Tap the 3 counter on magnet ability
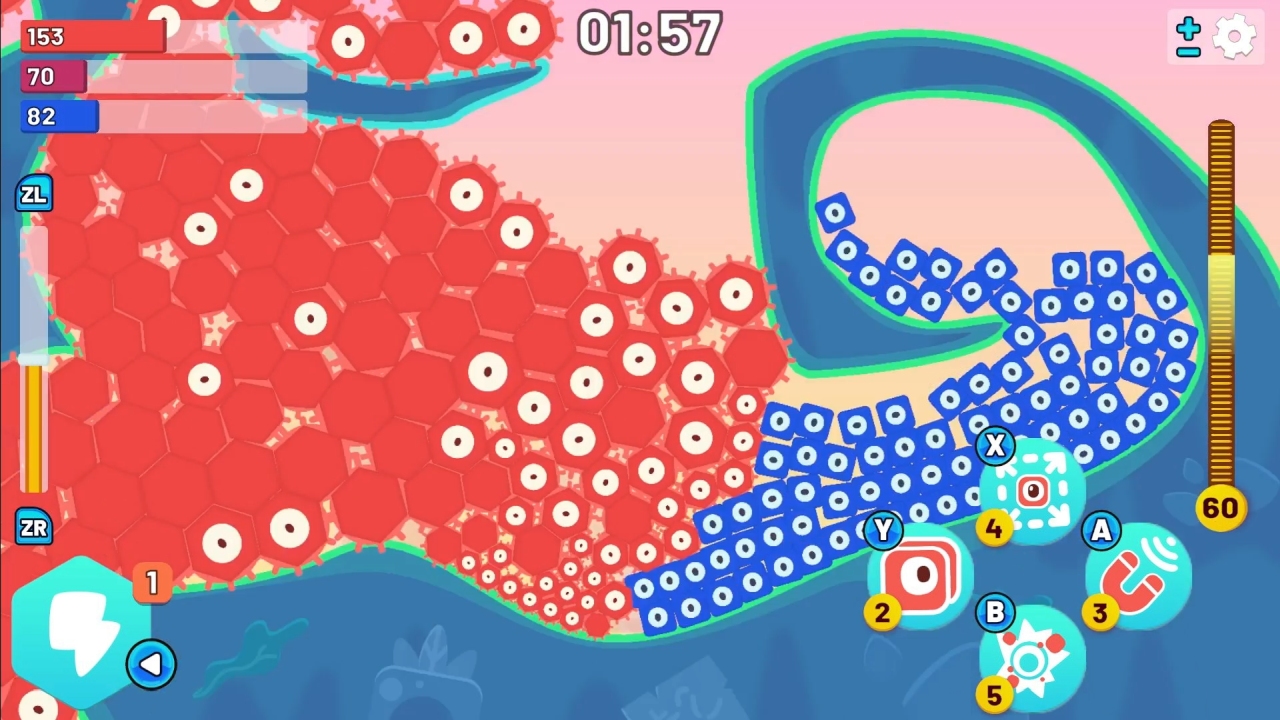The image size is (1280, 720). [1100, 613]
